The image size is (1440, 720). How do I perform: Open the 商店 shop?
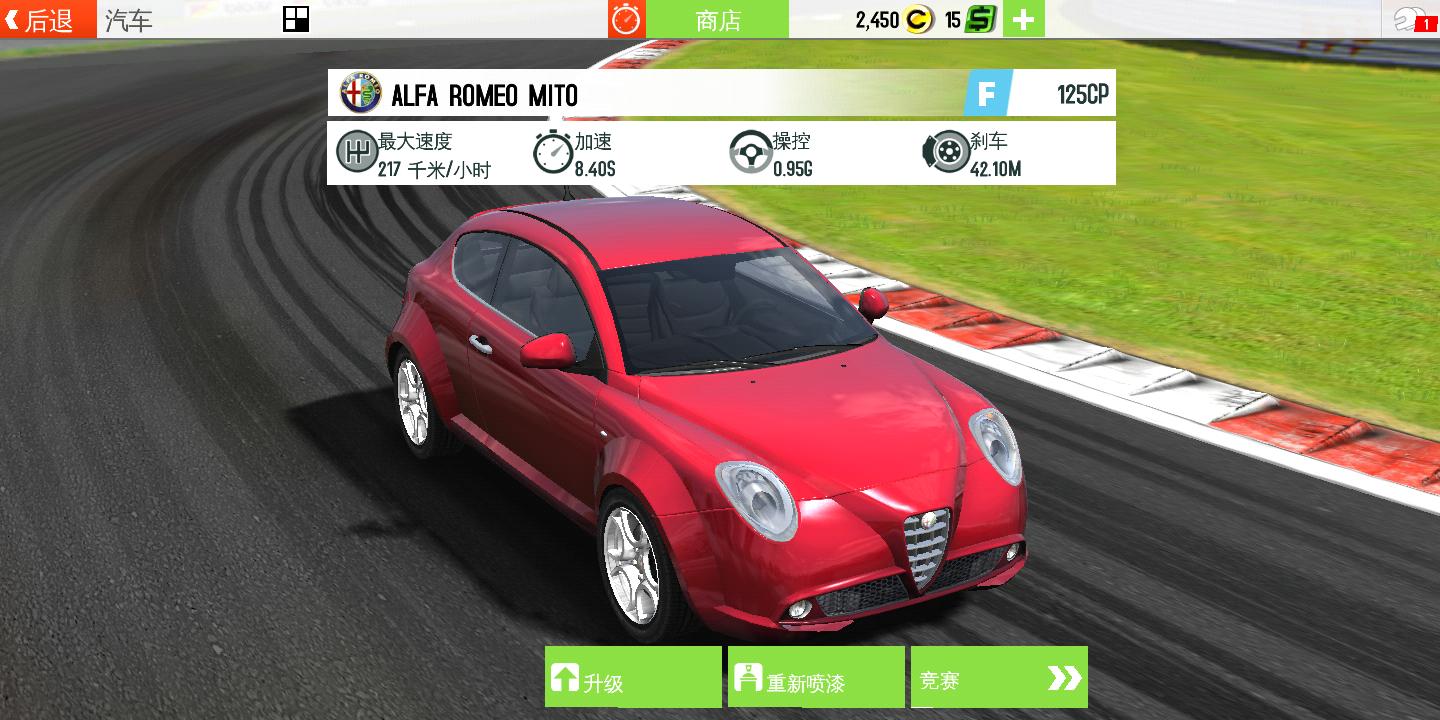[717, 19]
